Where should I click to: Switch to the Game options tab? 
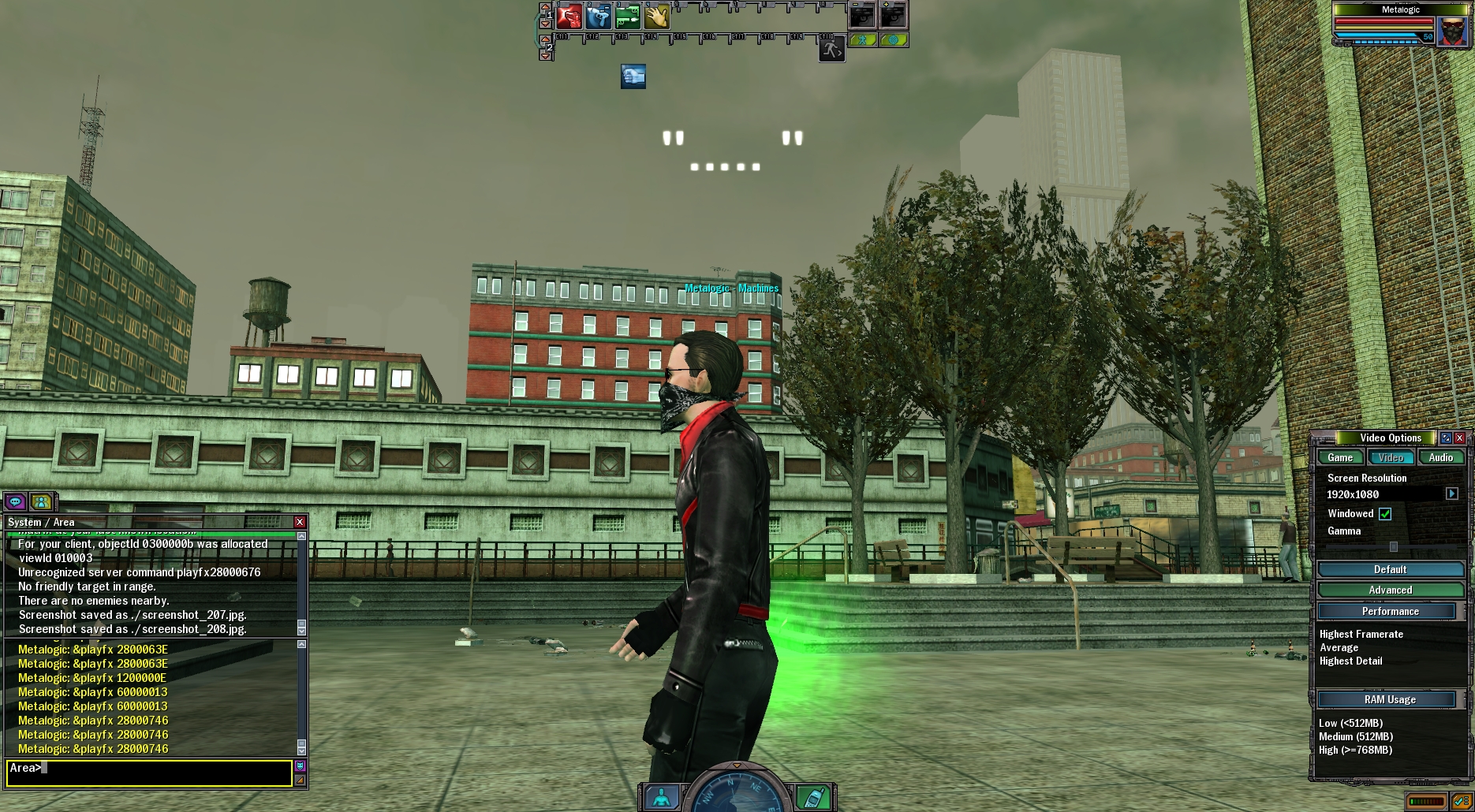point(1340,457)
